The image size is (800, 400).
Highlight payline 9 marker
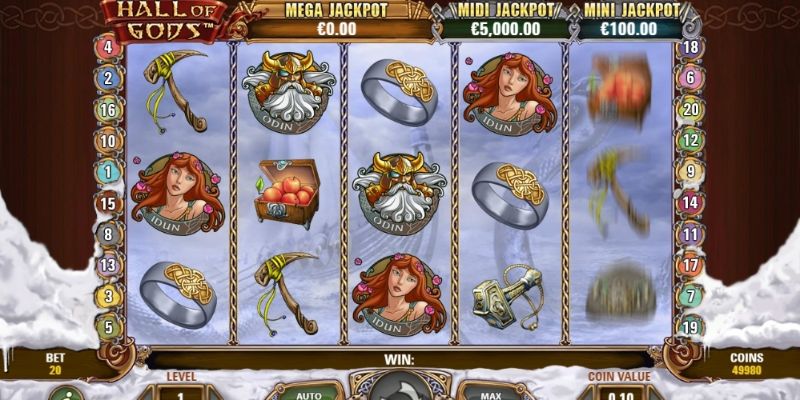pos(688,171)
